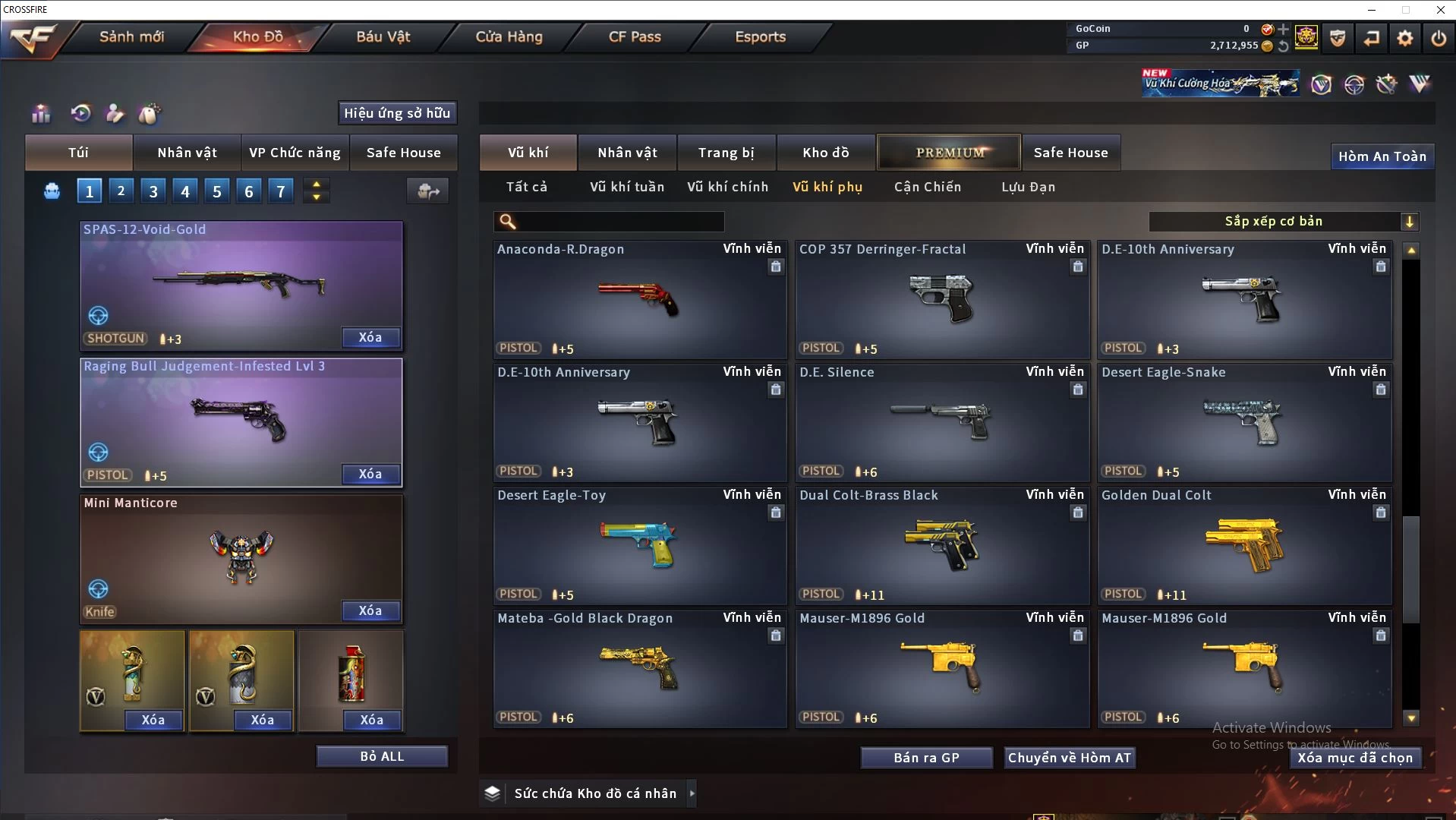Close the CROSSFIRE window
This screenshot has height=820, width=1456.
(x=1440, y=10)
